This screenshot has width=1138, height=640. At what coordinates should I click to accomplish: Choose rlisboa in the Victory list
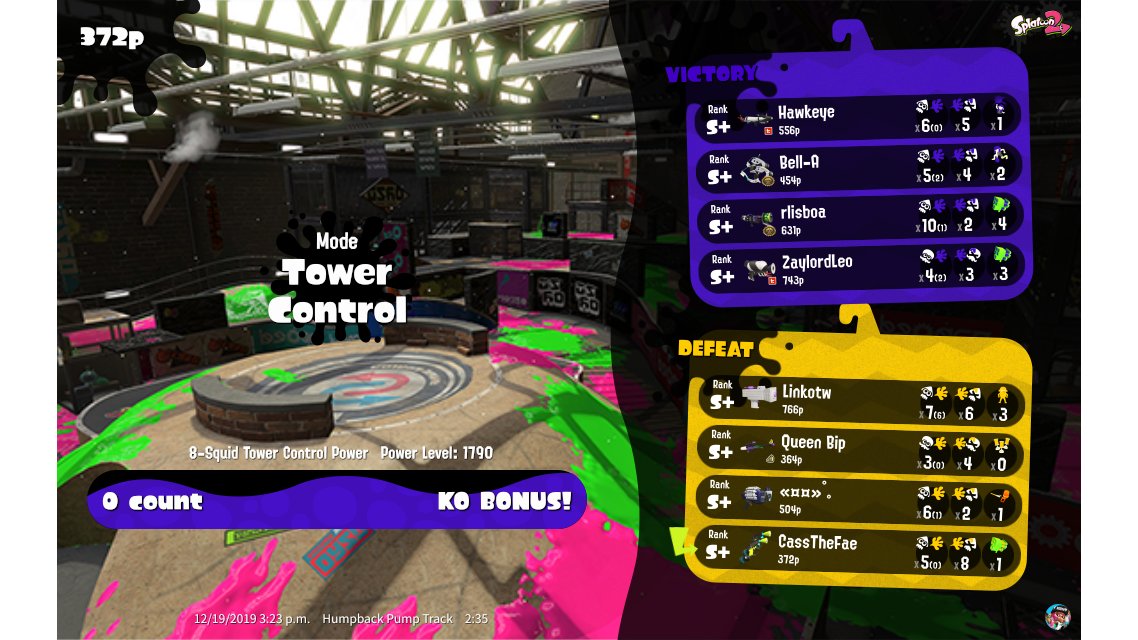pyautogui.click(x=858, y=218)
